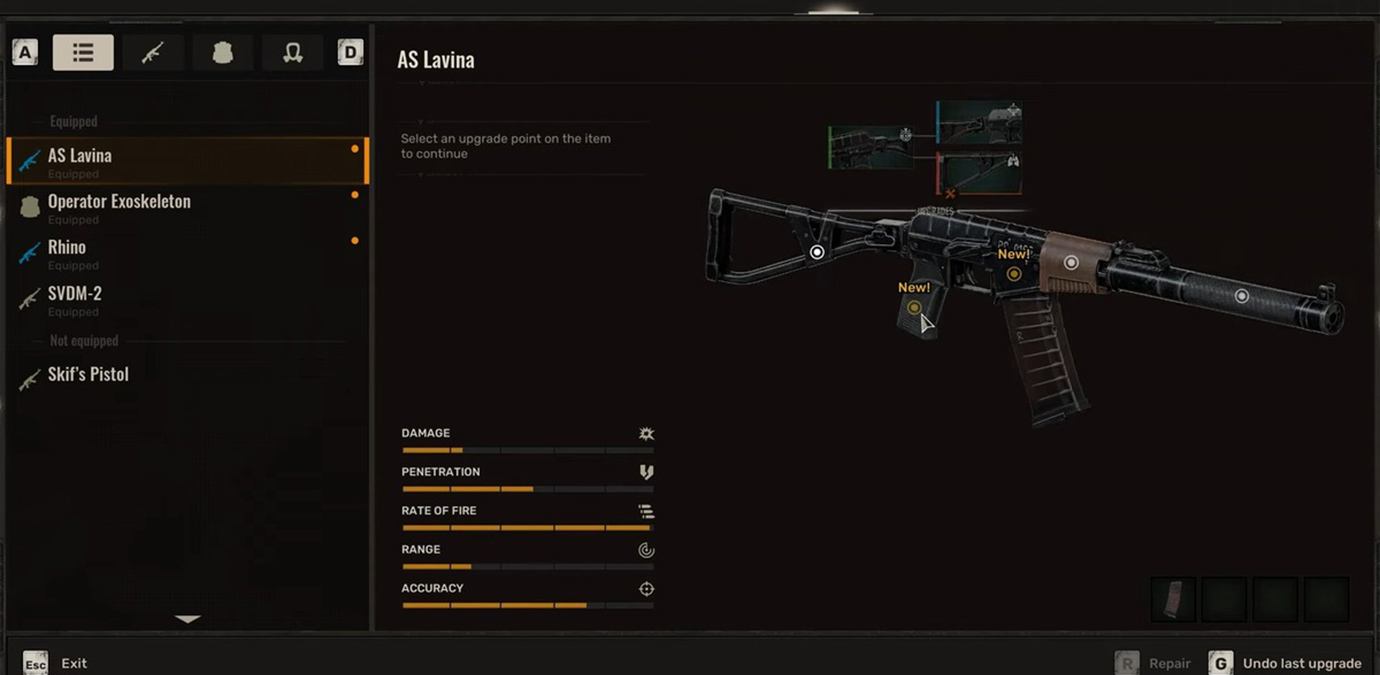Switch to the all-items list tab
Image resolution: width=1380 pixels, height=675 pixels.
click(83, 53)
